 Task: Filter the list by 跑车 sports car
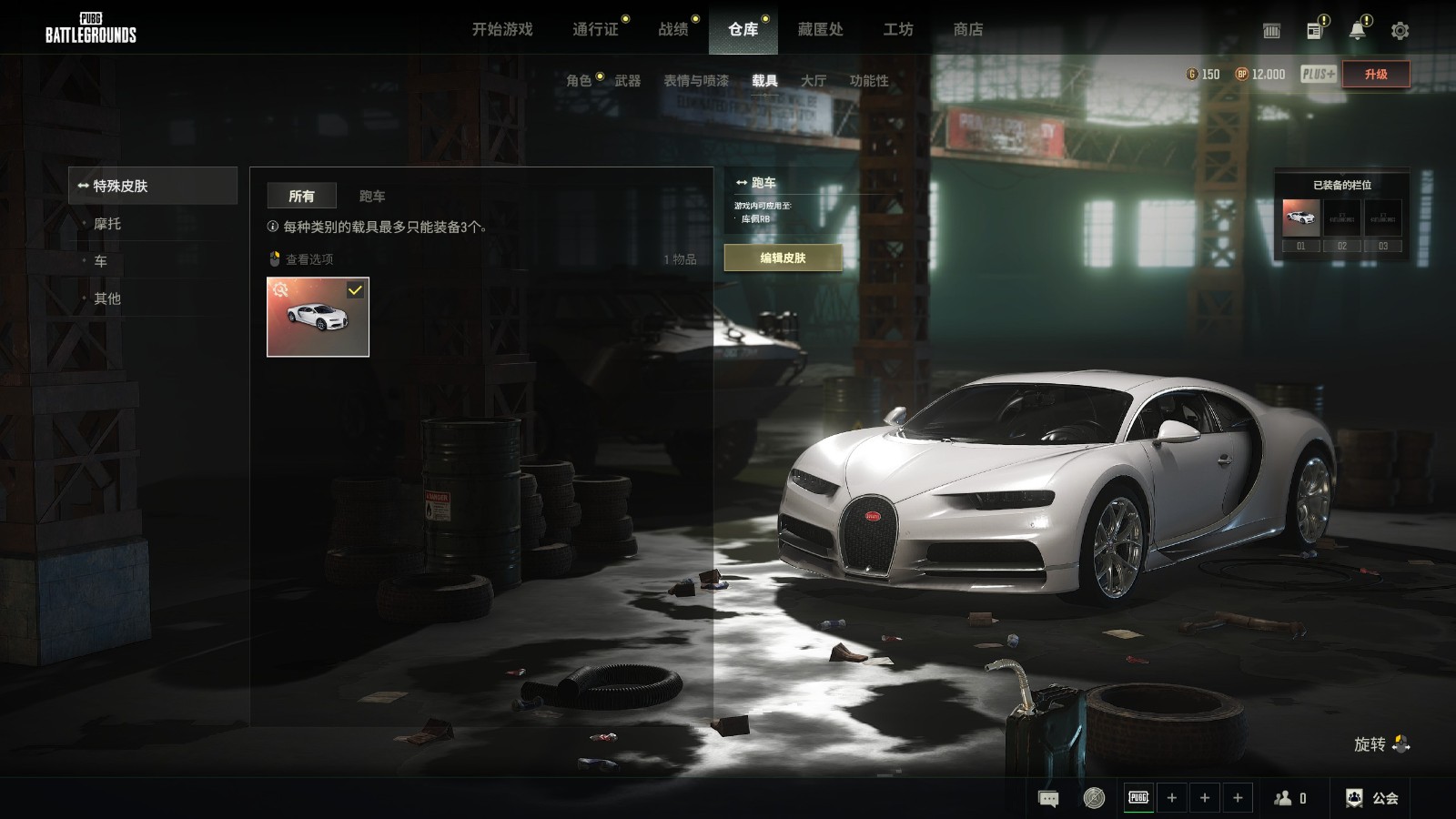[x=371, y=196]
